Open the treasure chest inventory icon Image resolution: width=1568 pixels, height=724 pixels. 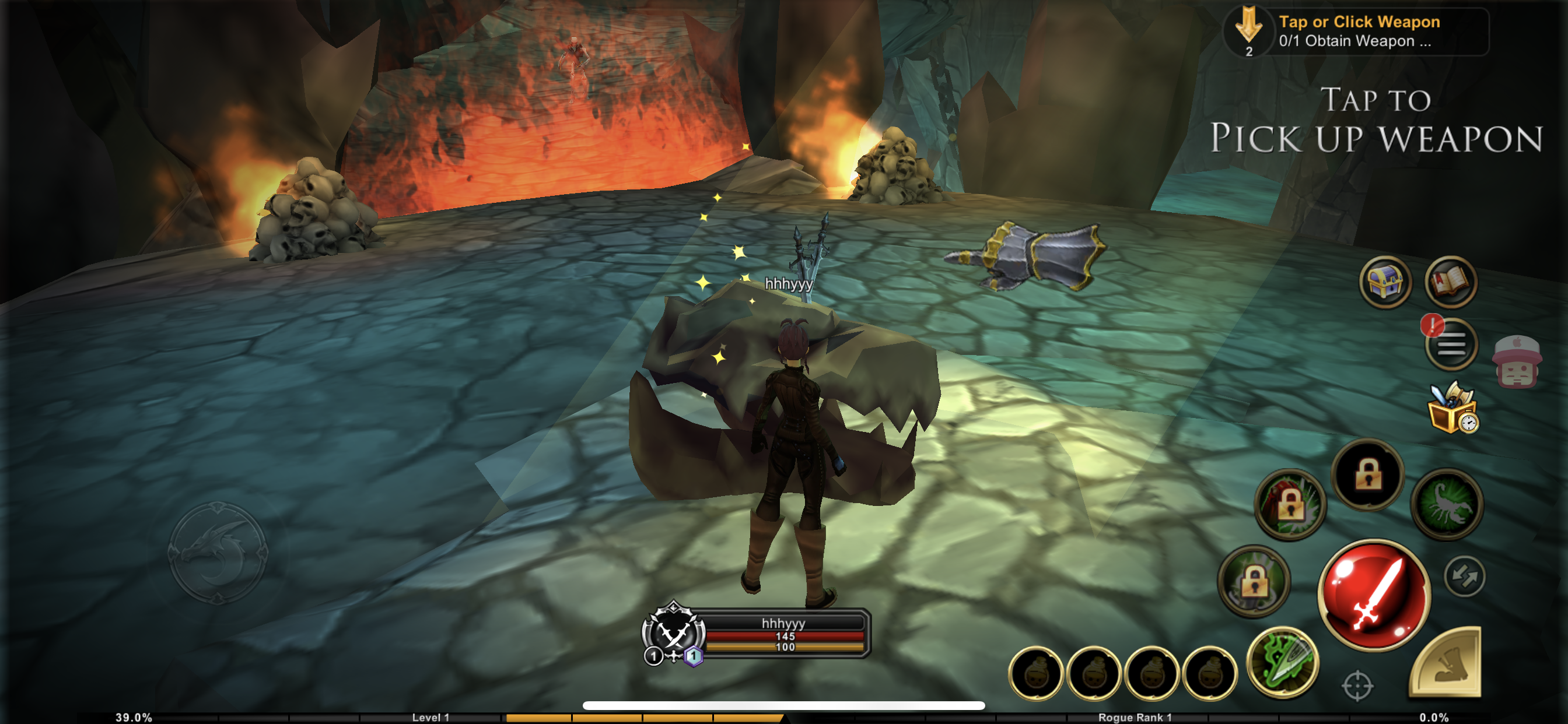(1385, 282)
